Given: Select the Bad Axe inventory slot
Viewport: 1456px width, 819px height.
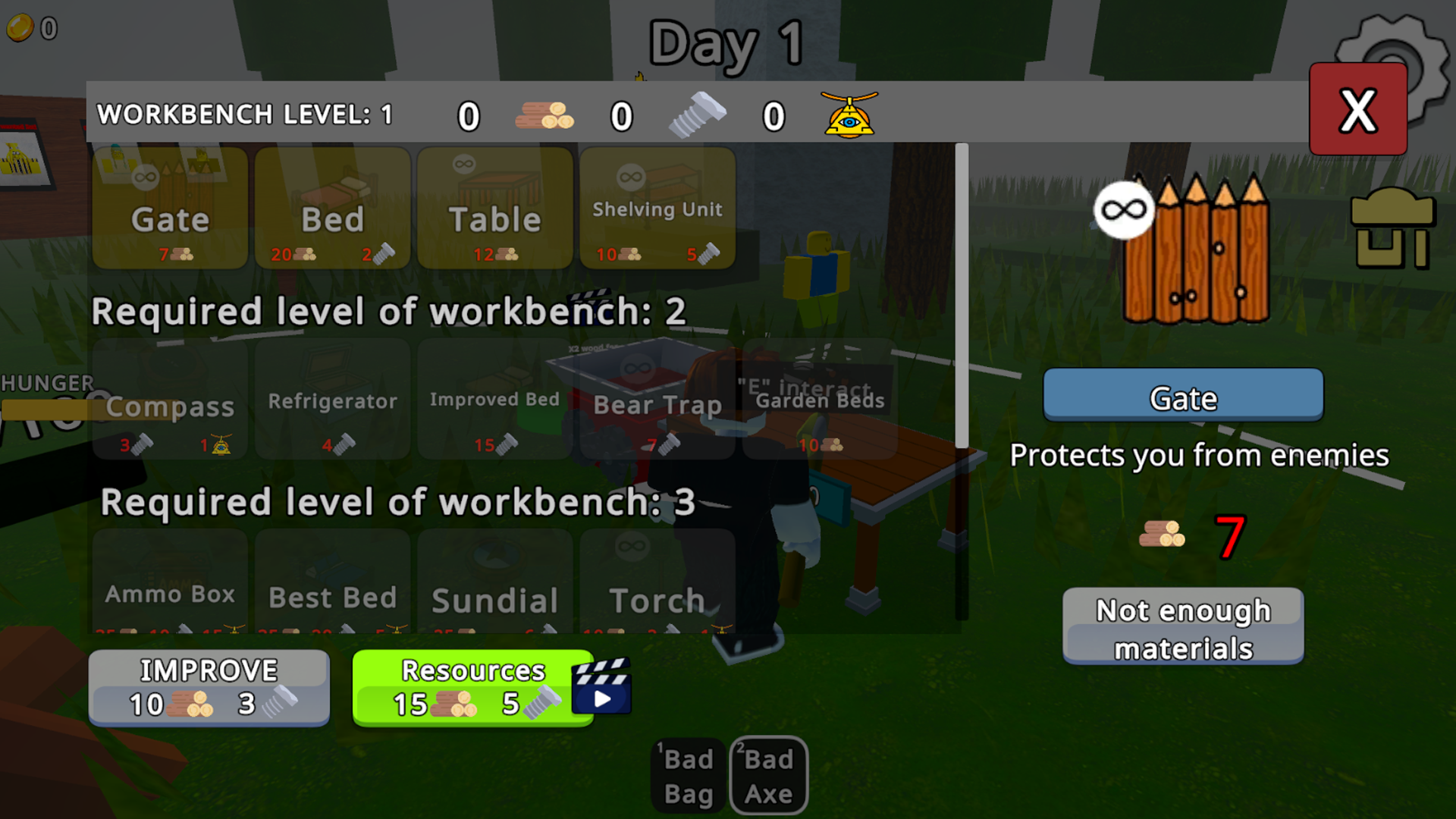Looking at the screenshot, I should pos(768,775).
